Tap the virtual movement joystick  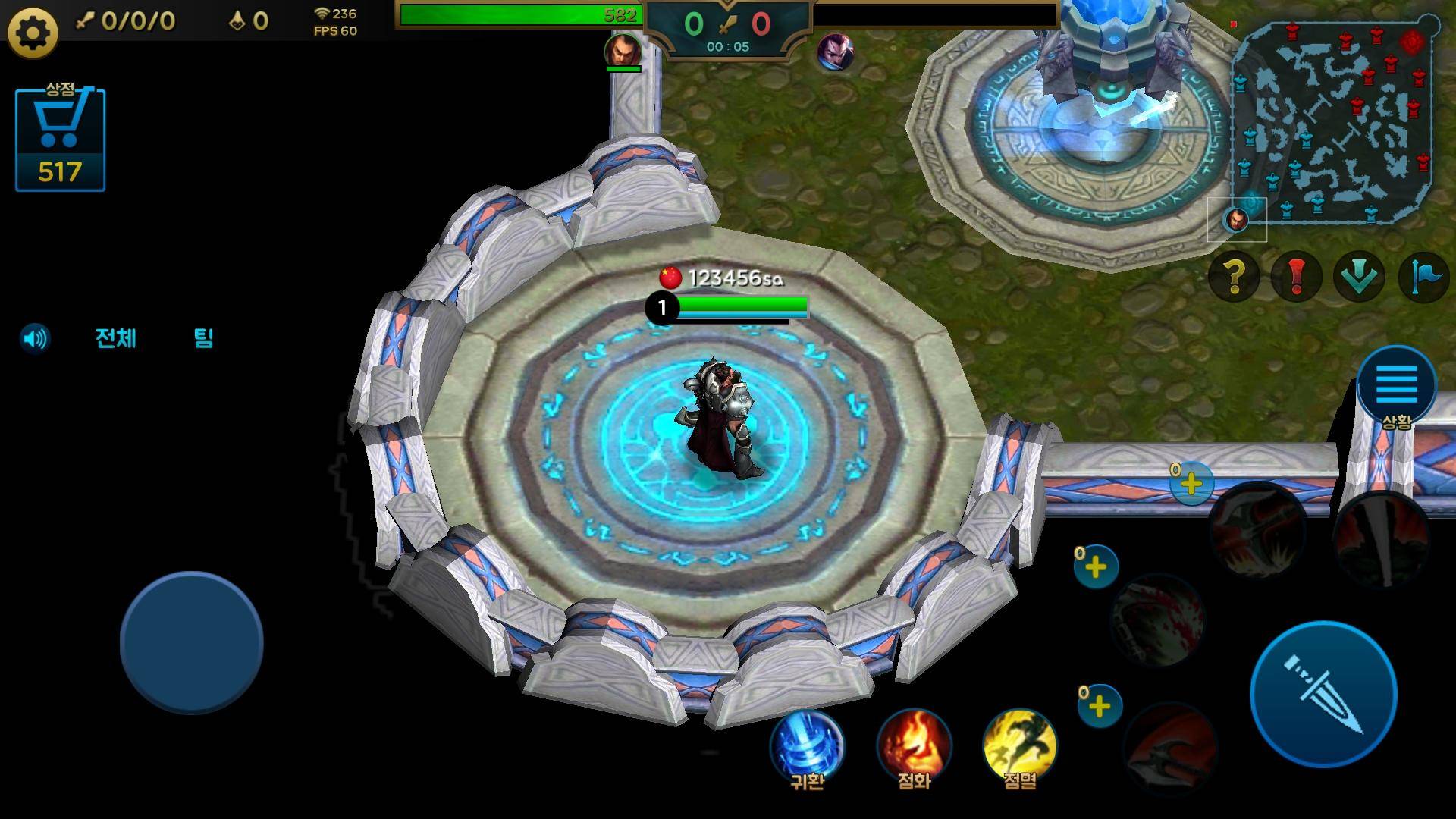point(191,642)
